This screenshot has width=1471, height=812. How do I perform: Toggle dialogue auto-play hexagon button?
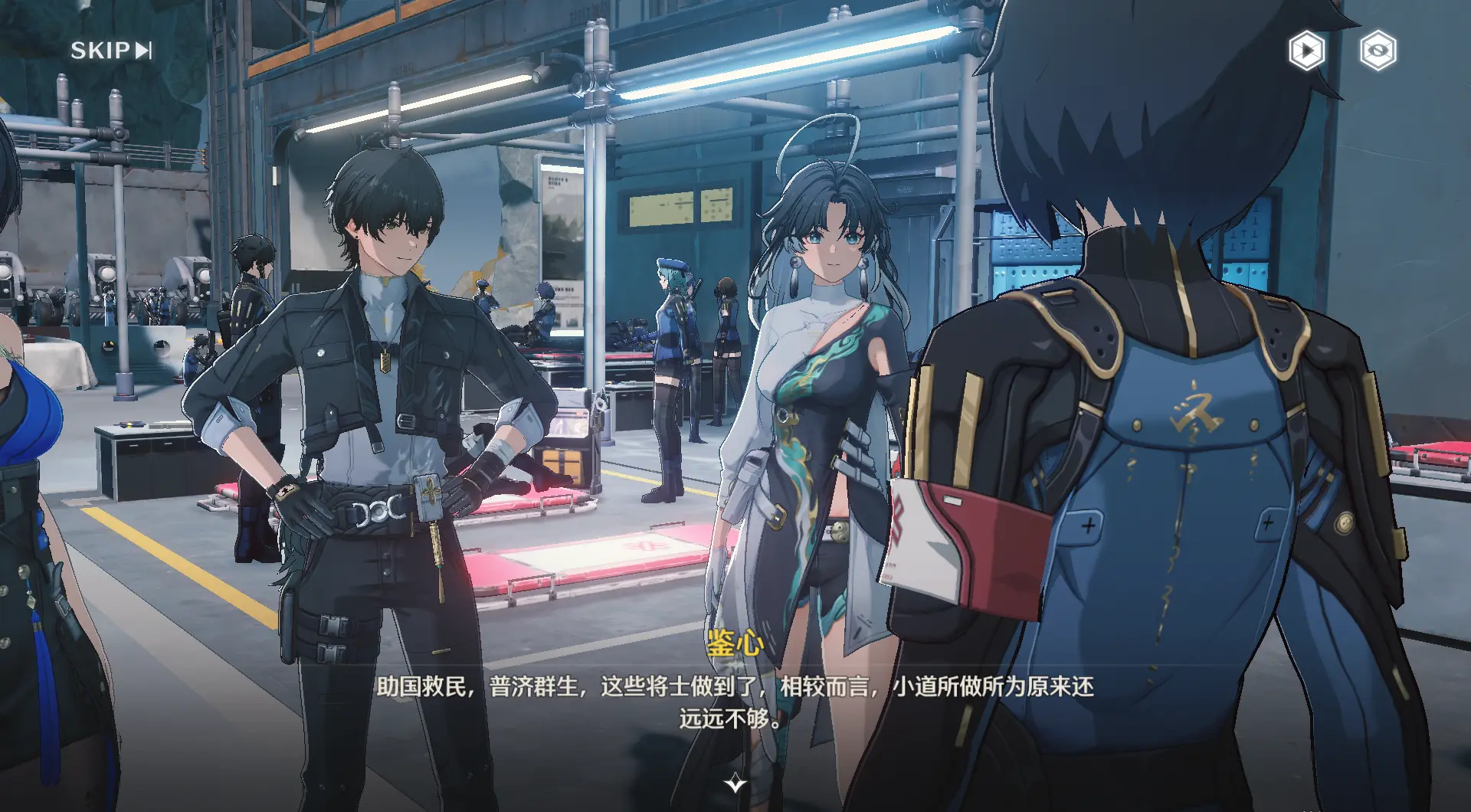click(1306, 51)
